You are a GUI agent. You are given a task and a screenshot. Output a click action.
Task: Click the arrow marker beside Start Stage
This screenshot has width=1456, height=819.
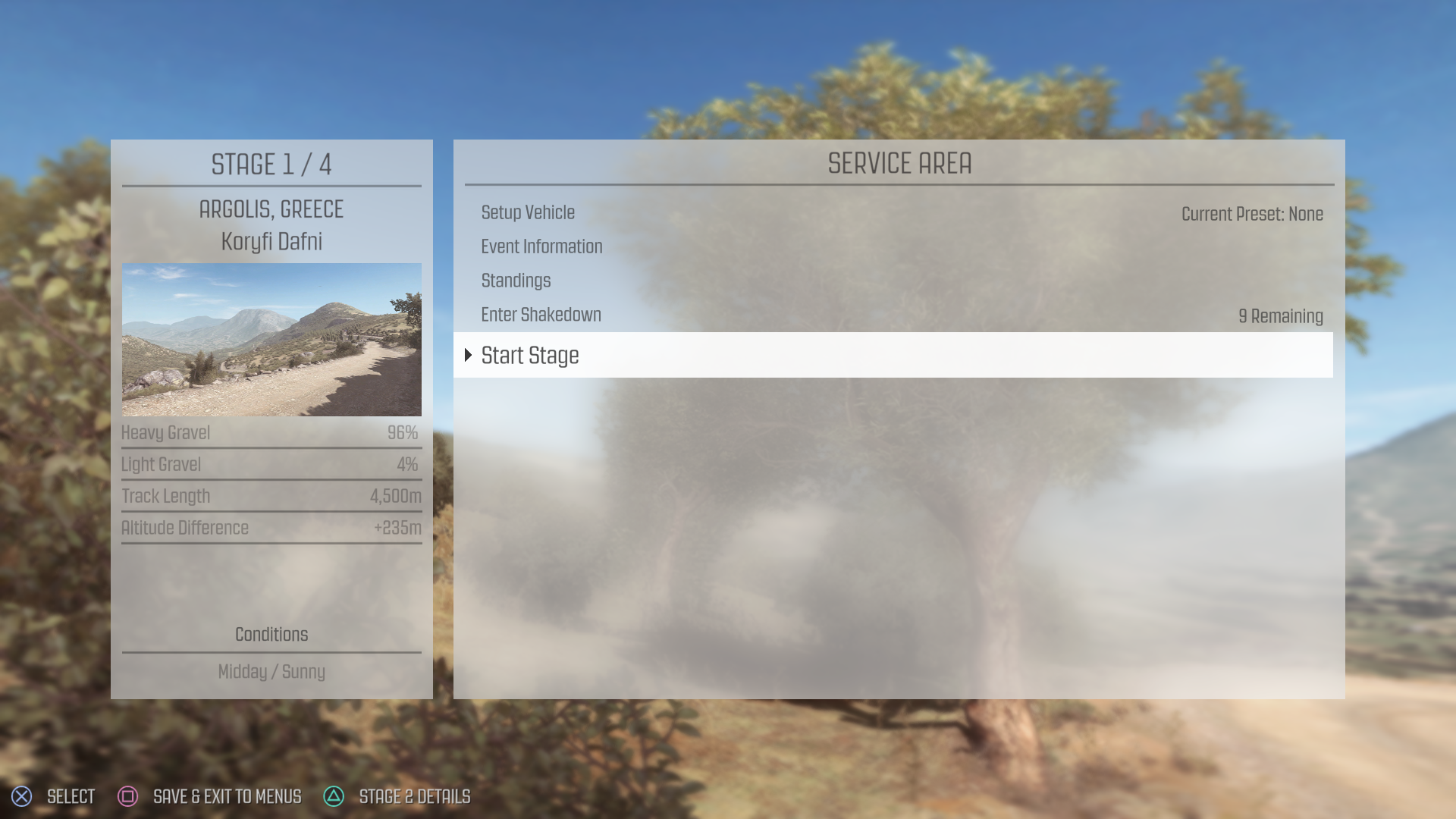(468, 355)
